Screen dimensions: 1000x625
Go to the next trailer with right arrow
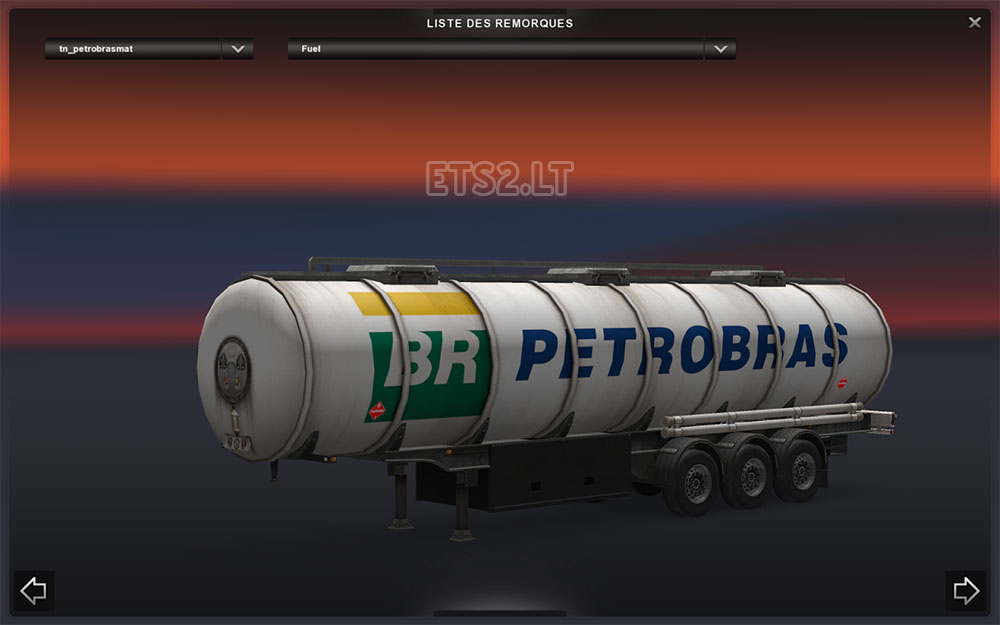(965, 590)
